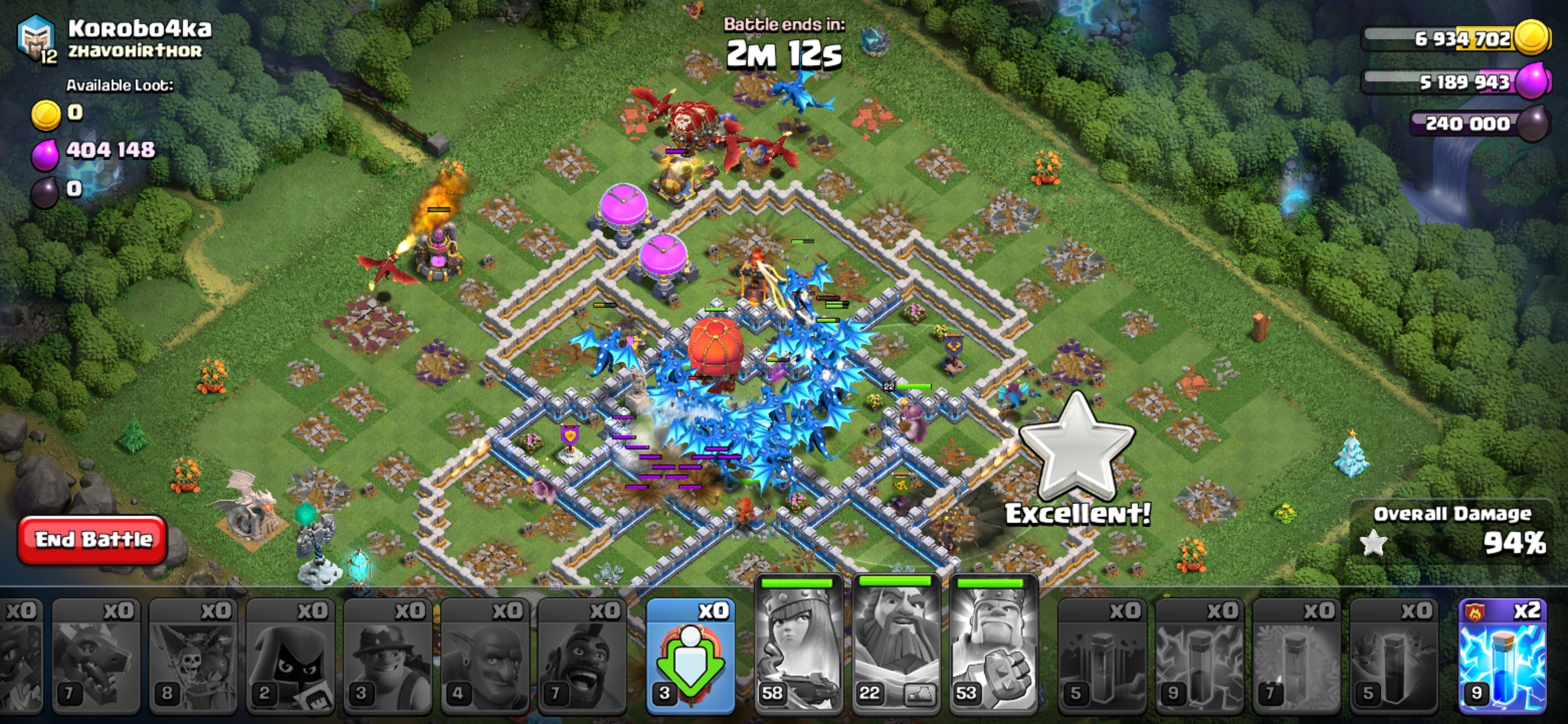The image size is (1568, 724).
Task: Select the level 7 dragon troop card
Action: coord(96,656)
